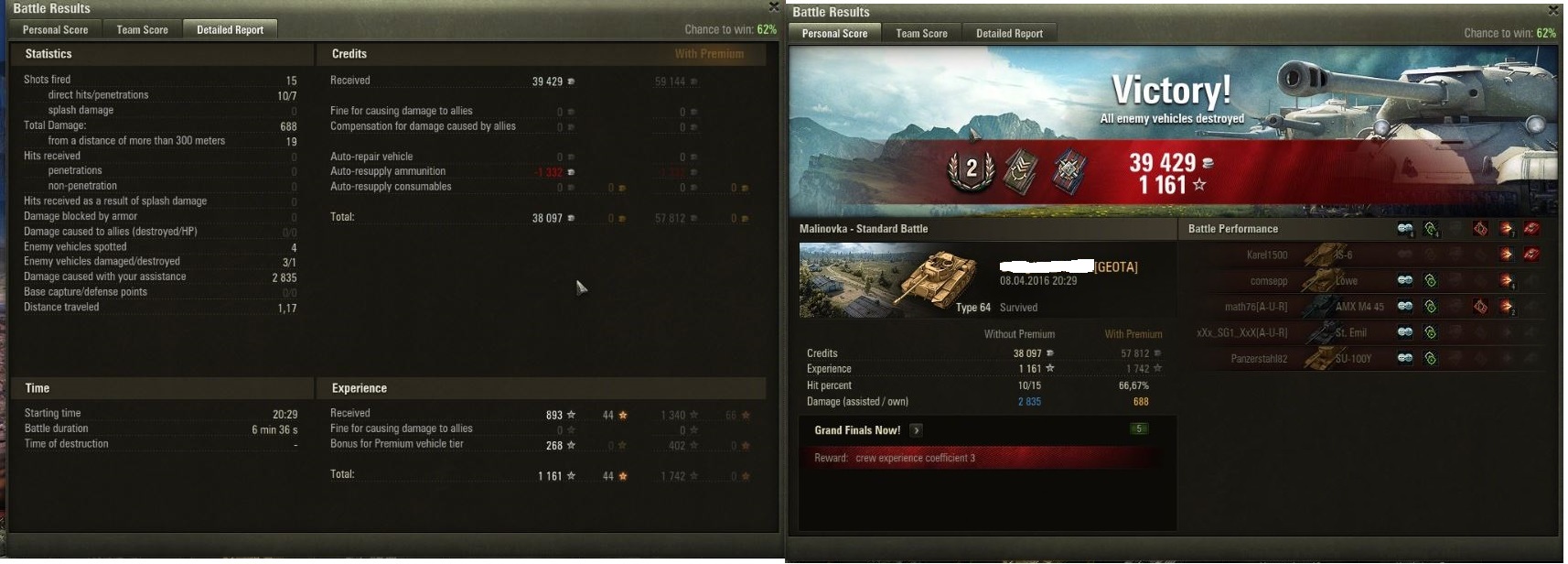Open Team Score tab in the Statistics window

coord(142,30)
